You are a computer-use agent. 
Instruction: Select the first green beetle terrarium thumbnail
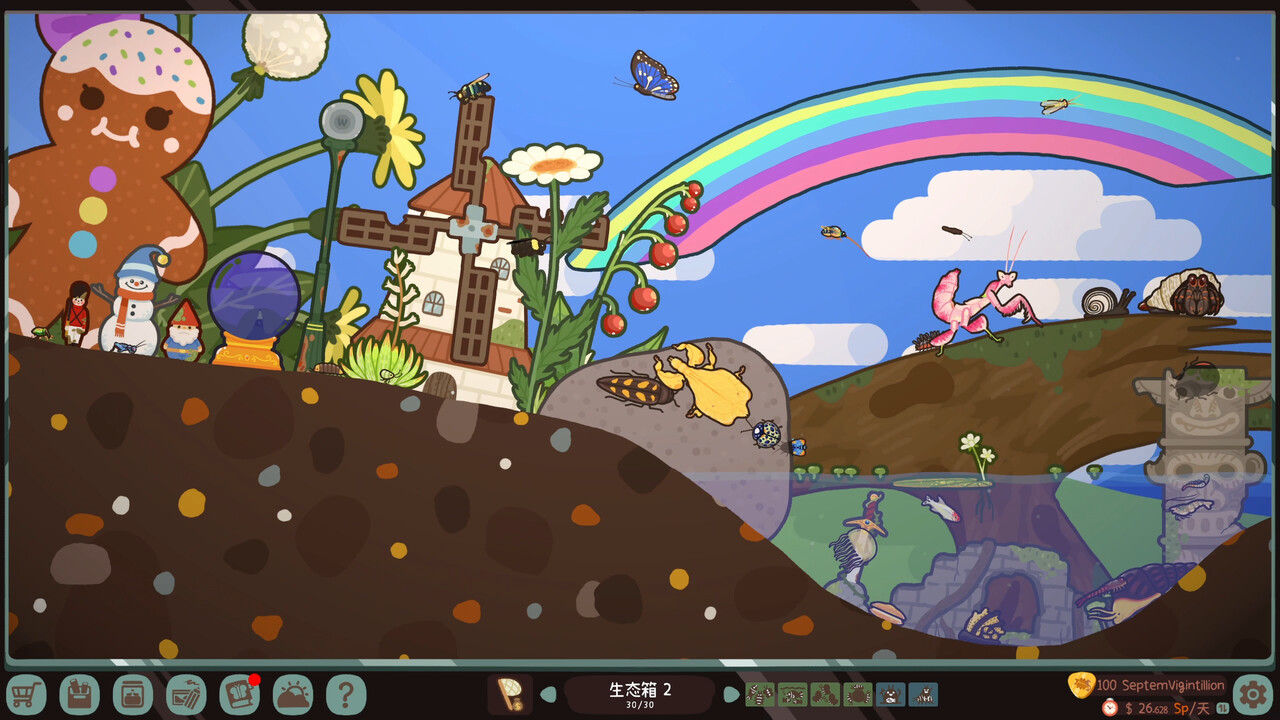[x=760, y=694]
